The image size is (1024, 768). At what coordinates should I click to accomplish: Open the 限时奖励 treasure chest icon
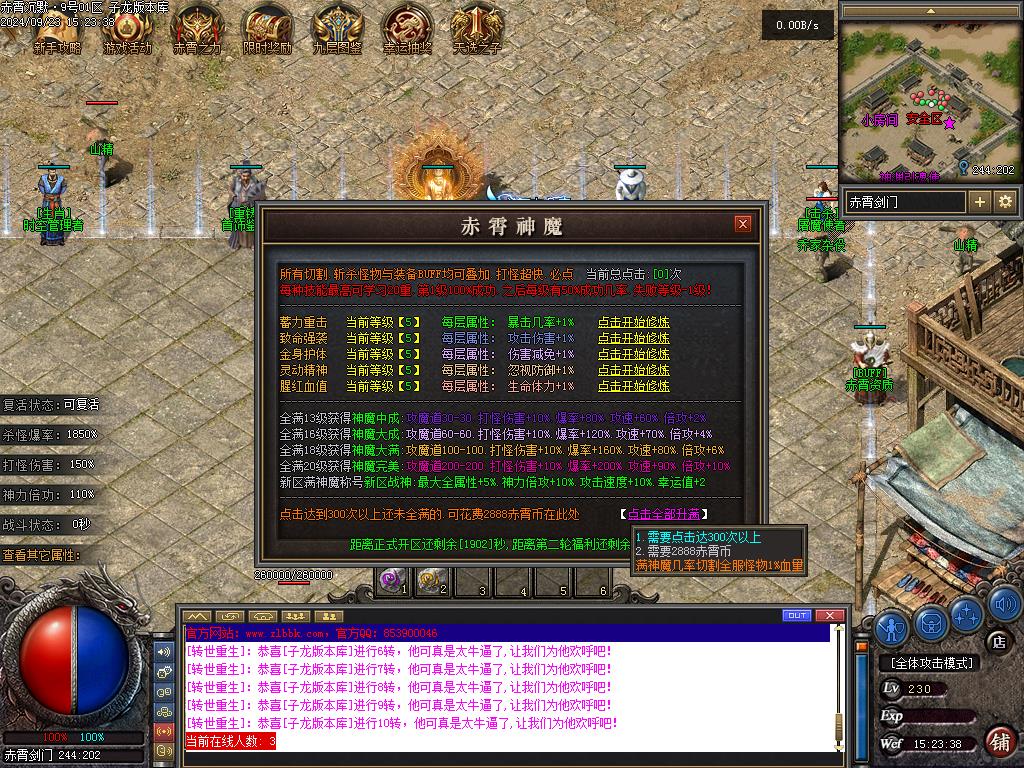pos(267,28)
